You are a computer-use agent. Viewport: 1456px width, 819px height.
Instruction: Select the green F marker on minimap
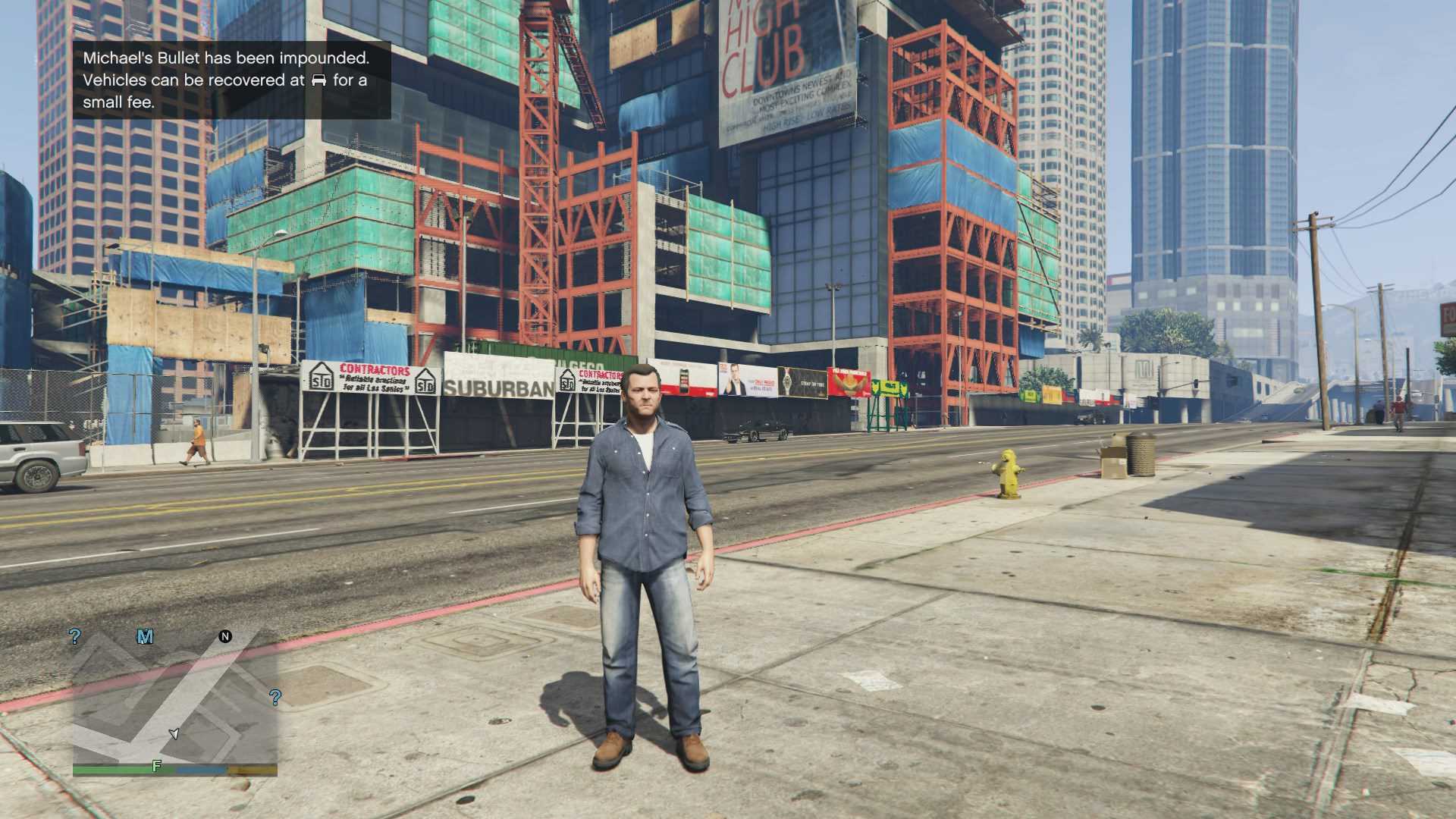157,766
